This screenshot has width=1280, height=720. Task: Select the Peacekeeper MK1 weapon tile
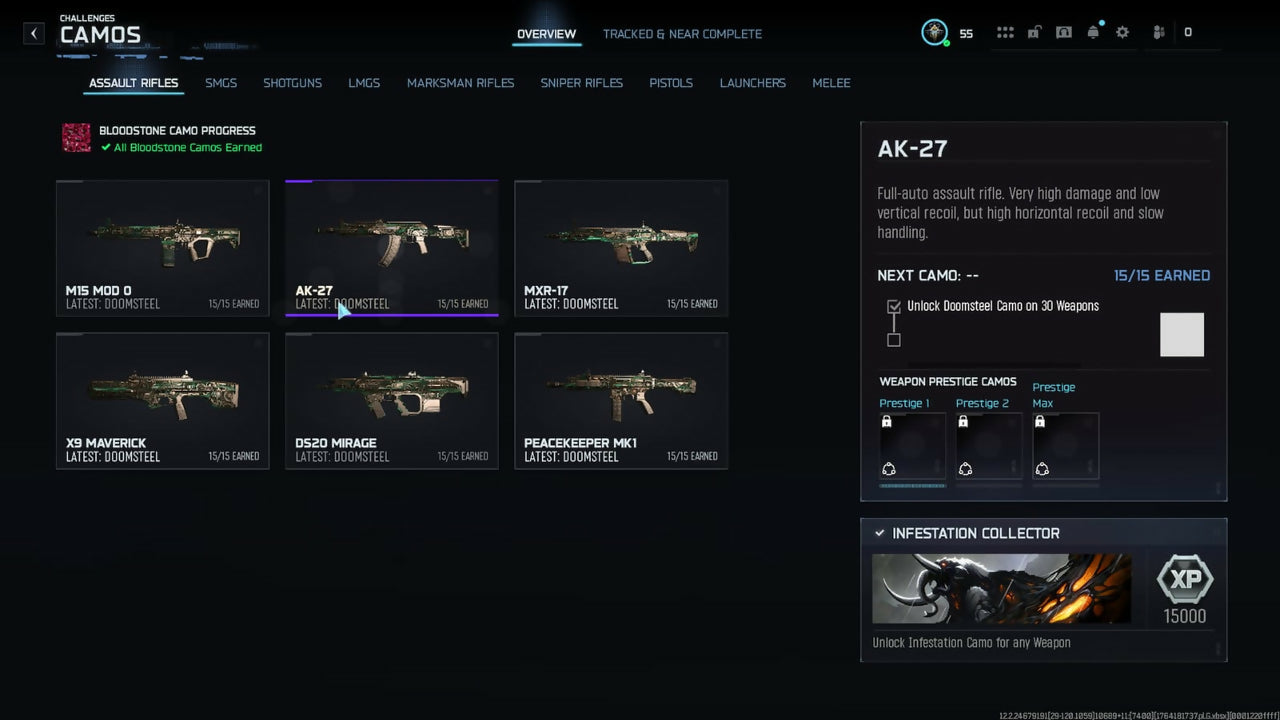pyautogui.click(x=621, y=400)
